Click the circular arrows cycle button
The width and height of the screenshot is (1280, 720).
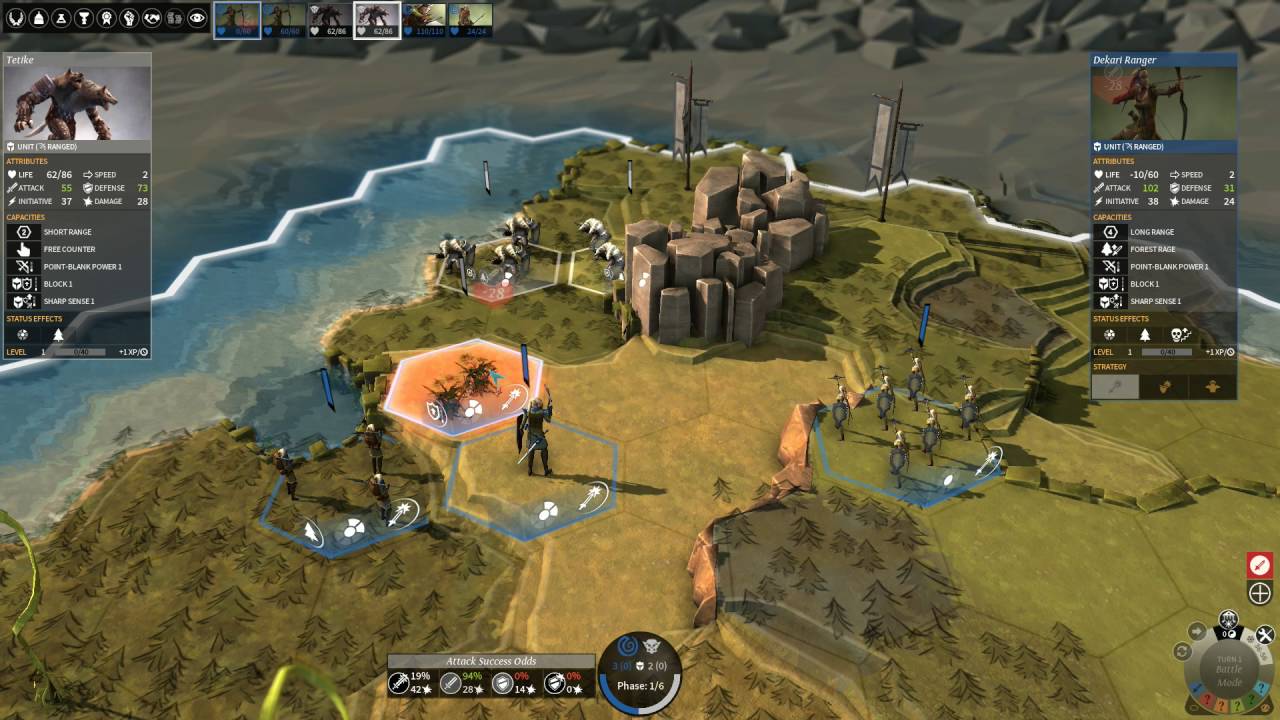pos(1182,652)
